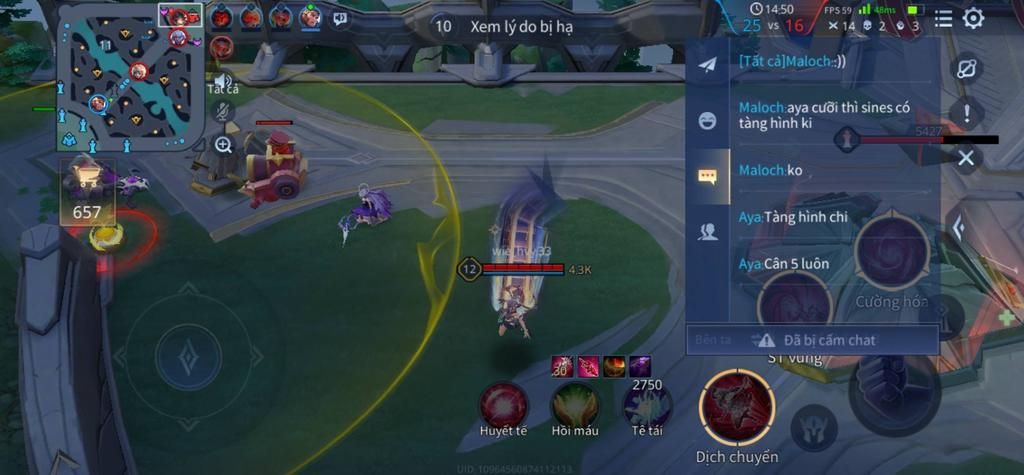Open the scoreboard list icon
1024x475 pixels.
[943, 18]
